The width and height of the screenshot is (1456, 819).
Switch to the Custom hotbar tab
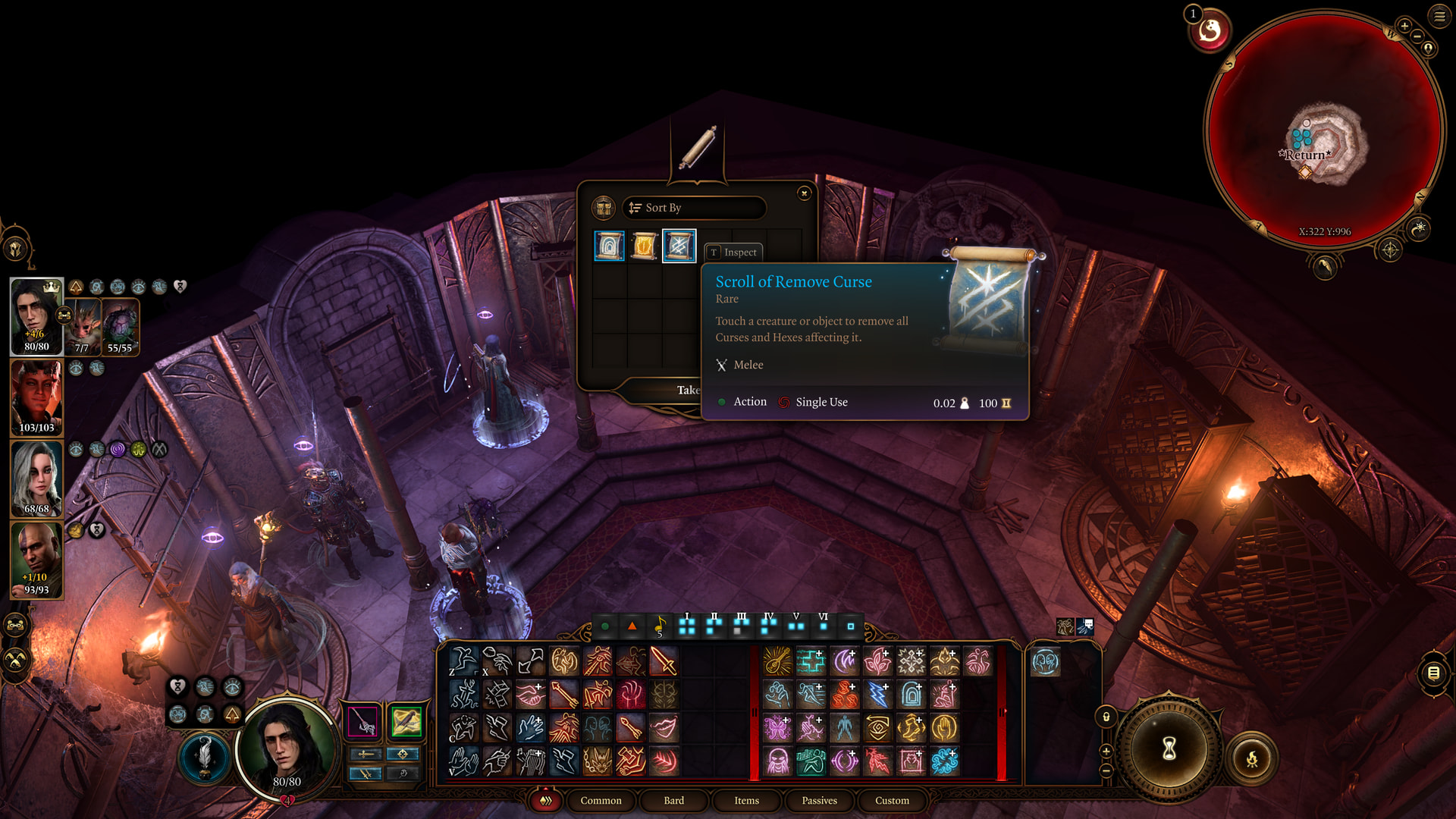coord(892,800)
